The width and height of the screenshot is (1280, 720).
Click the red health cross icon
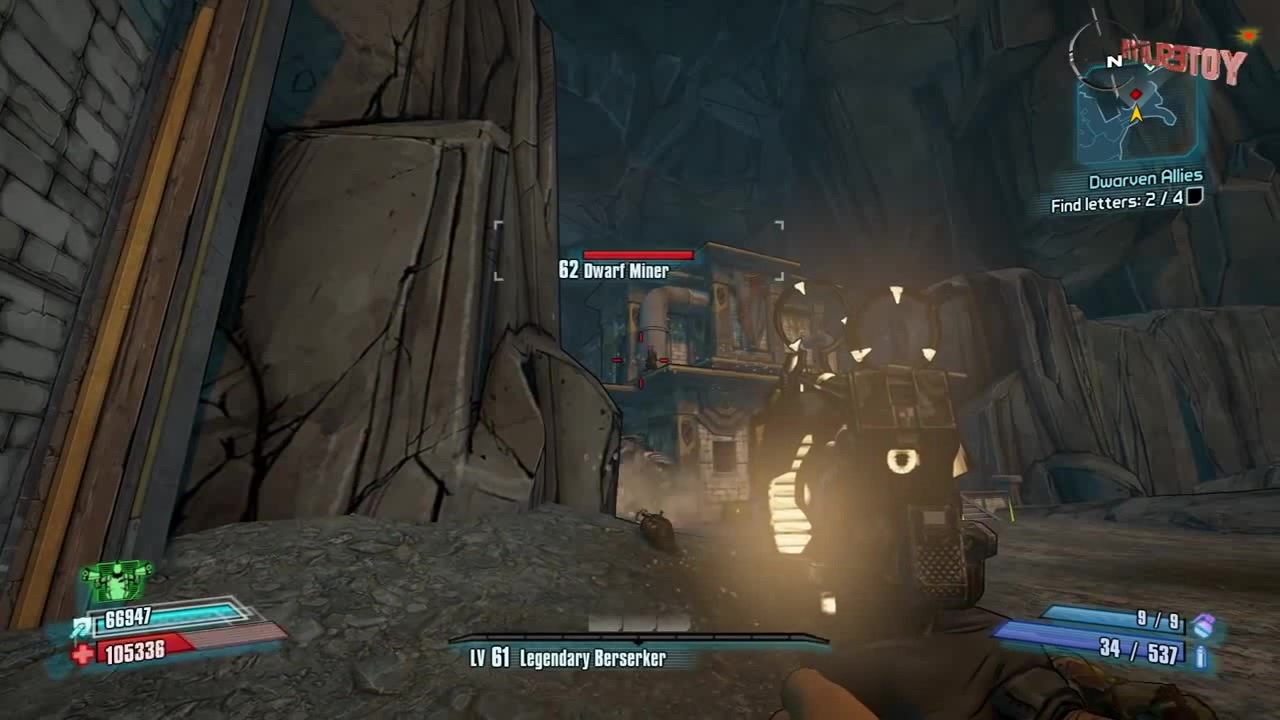click(x=84, y=654)
